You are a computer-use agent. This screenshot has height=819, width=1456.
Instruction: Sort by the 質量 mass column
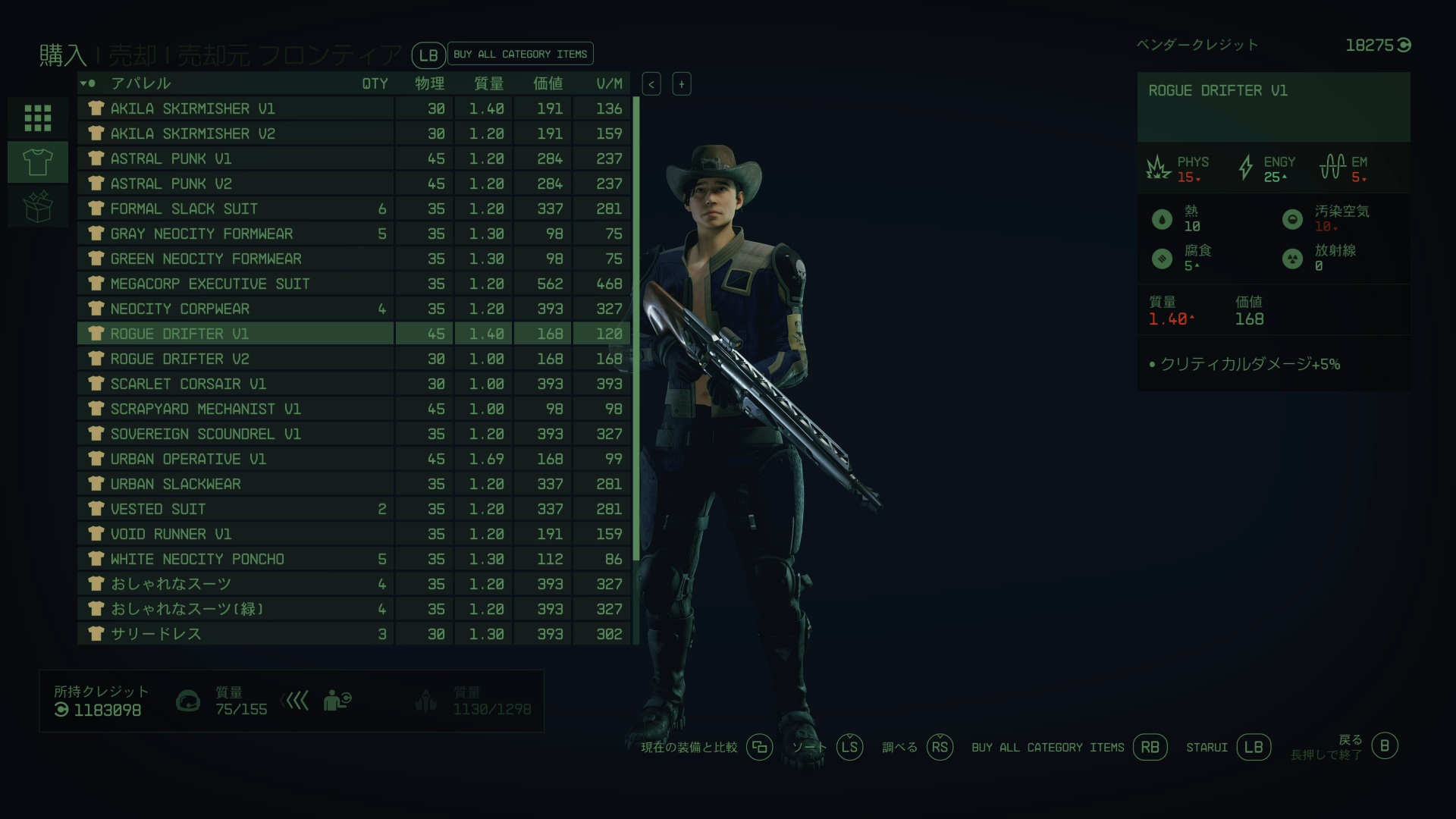click(488, 83)
